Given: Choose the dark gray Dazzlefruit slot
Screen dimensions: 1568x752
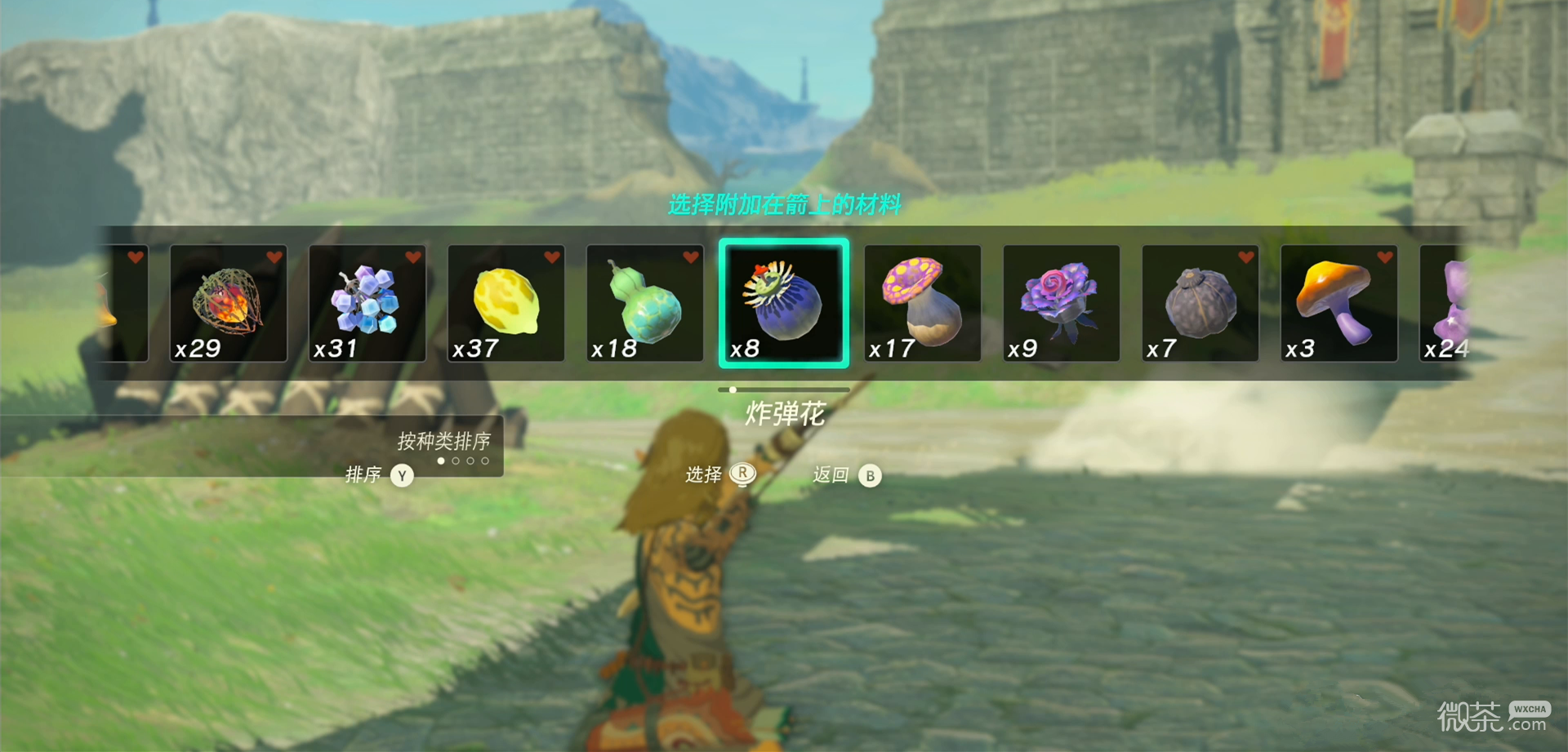Looking at the screenshot, I should (x=1200, y=304).
